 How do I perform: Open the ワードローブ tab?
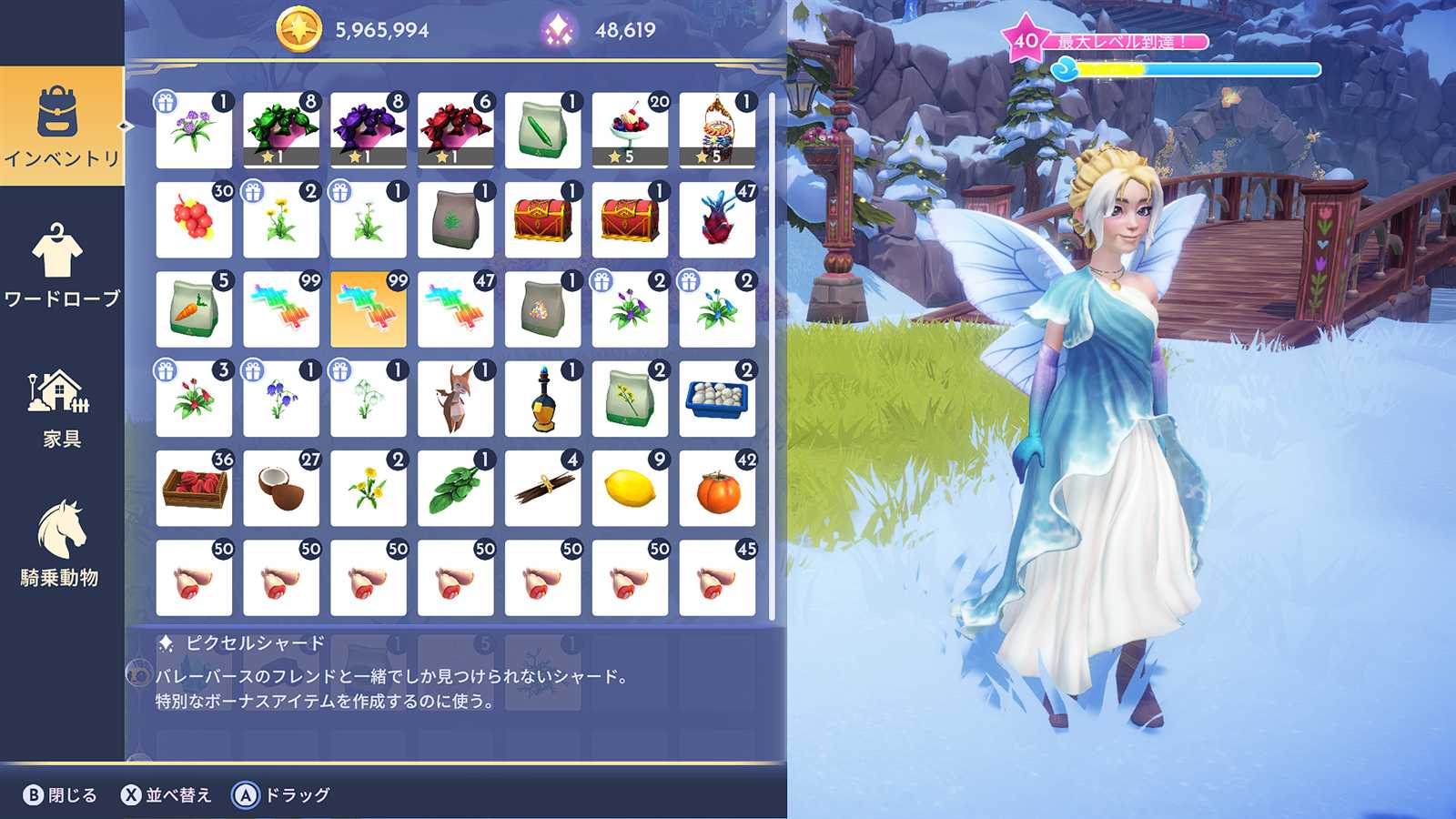click(62, 266)
